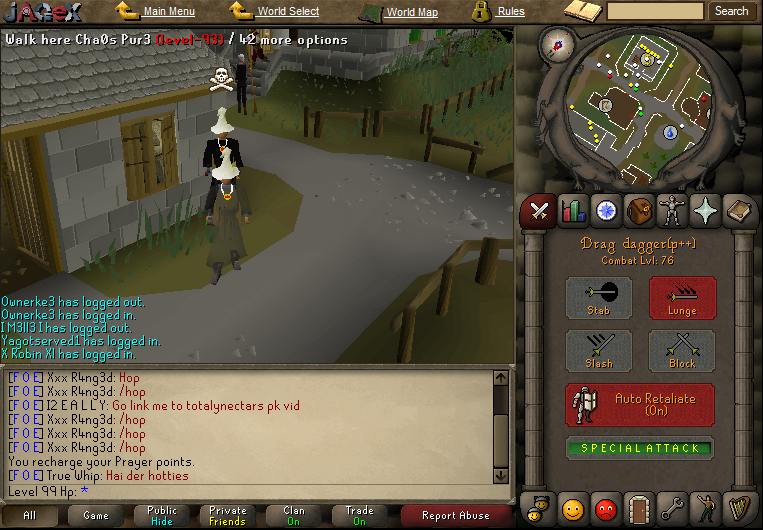The width and height of the screenshot is (763, 530).
Task: Switch to the Slash attack style
Action: [599, 351]
